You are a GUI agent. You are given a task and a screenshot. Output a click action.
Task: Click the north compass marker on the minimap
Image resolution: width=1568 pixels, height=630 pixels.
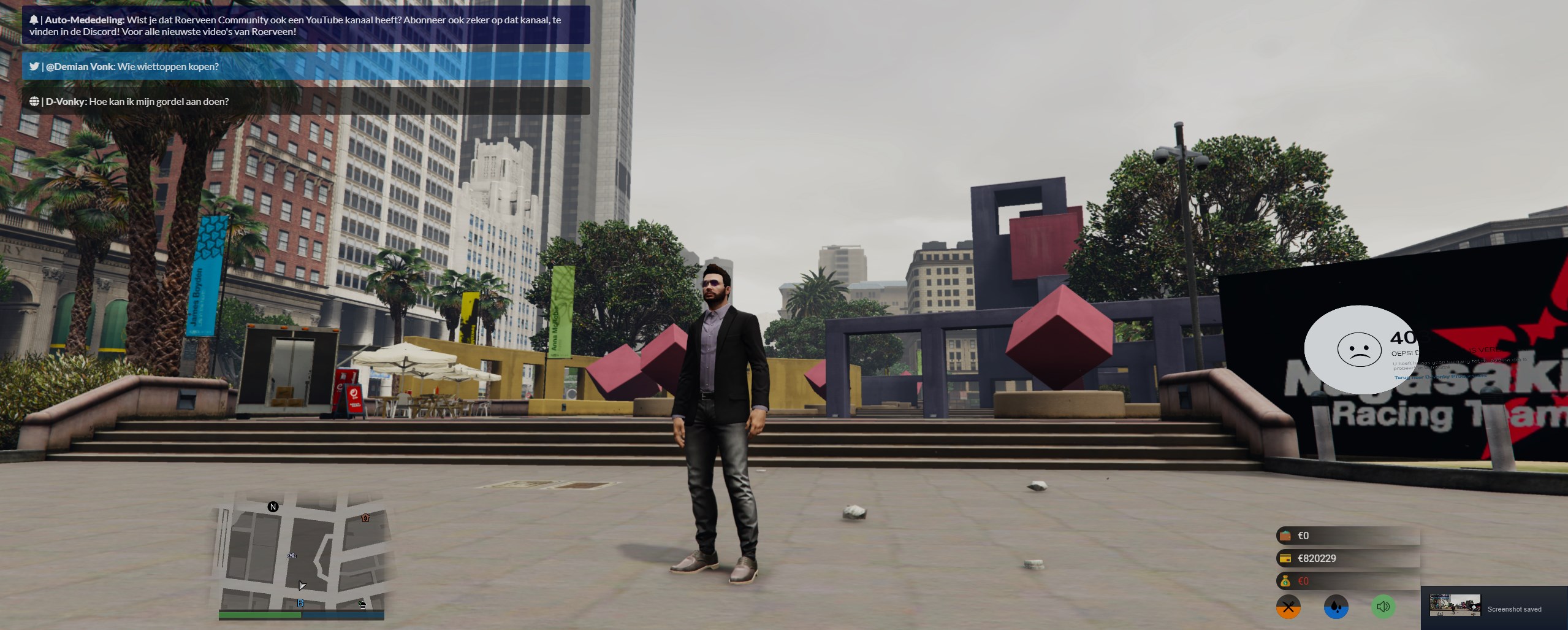click(273, 507)
